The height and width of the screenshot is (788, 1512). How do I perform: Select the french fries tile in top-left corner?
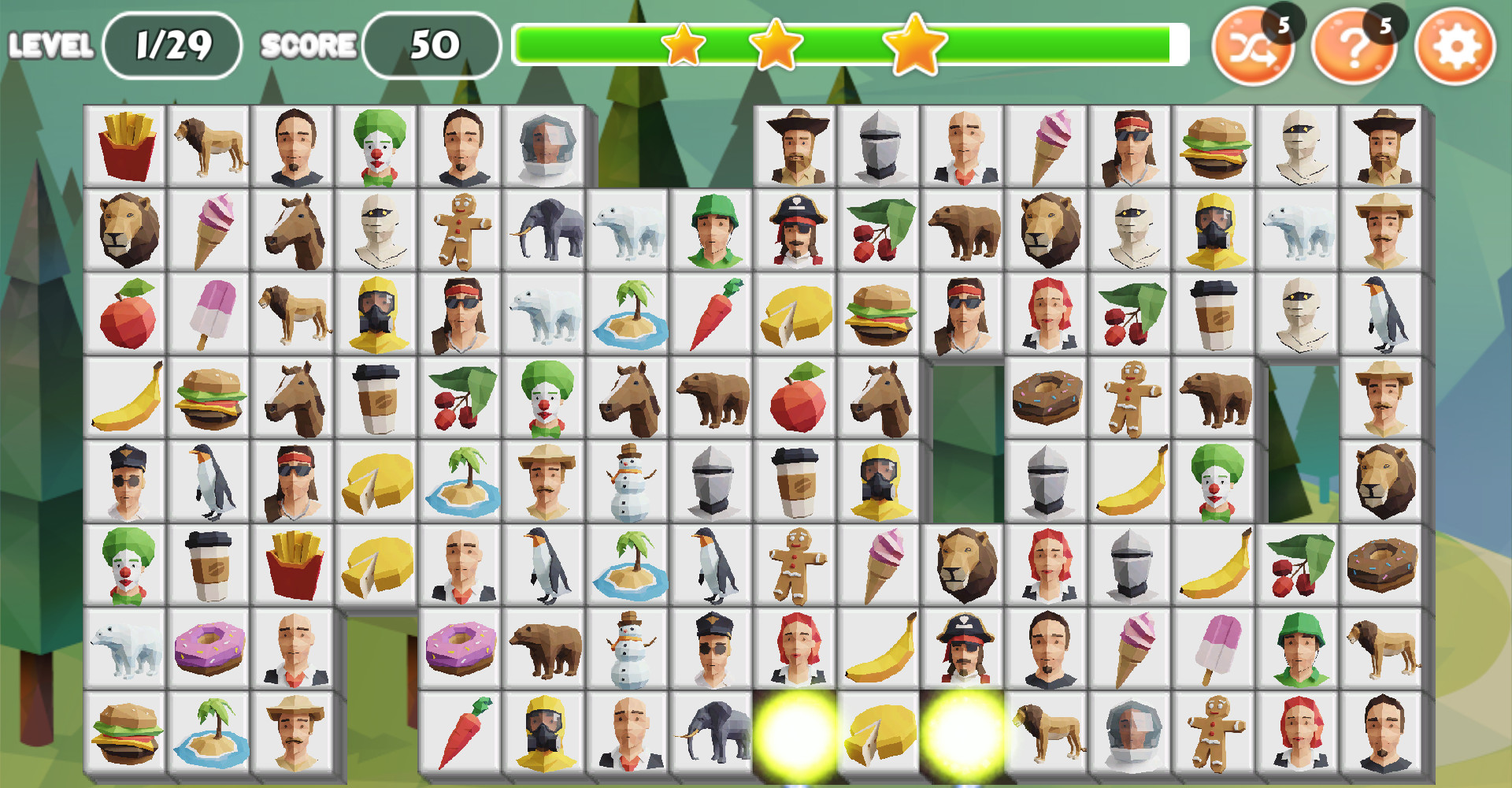click(126, 145)
